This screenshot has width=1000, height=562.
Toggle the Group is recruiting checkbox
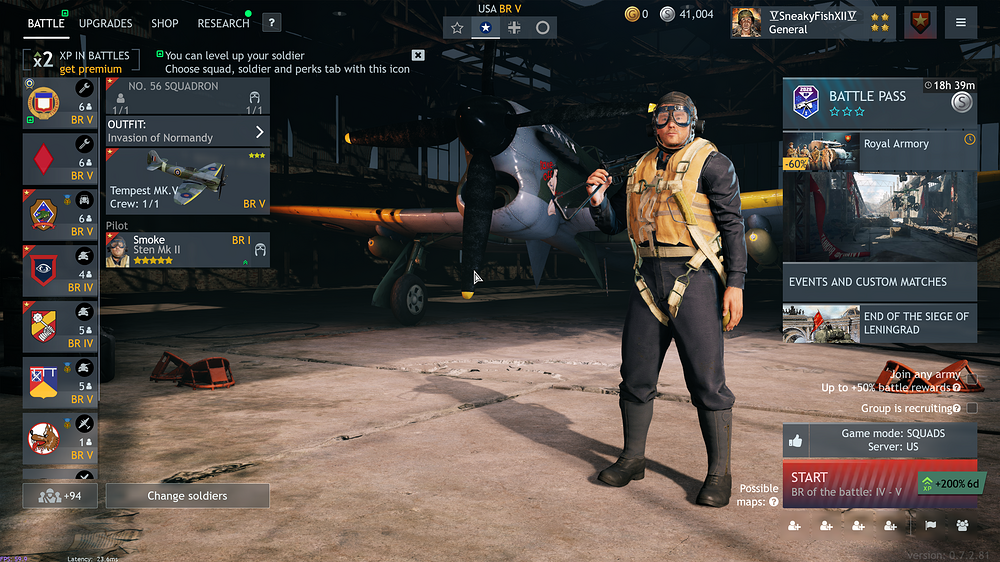972,409
